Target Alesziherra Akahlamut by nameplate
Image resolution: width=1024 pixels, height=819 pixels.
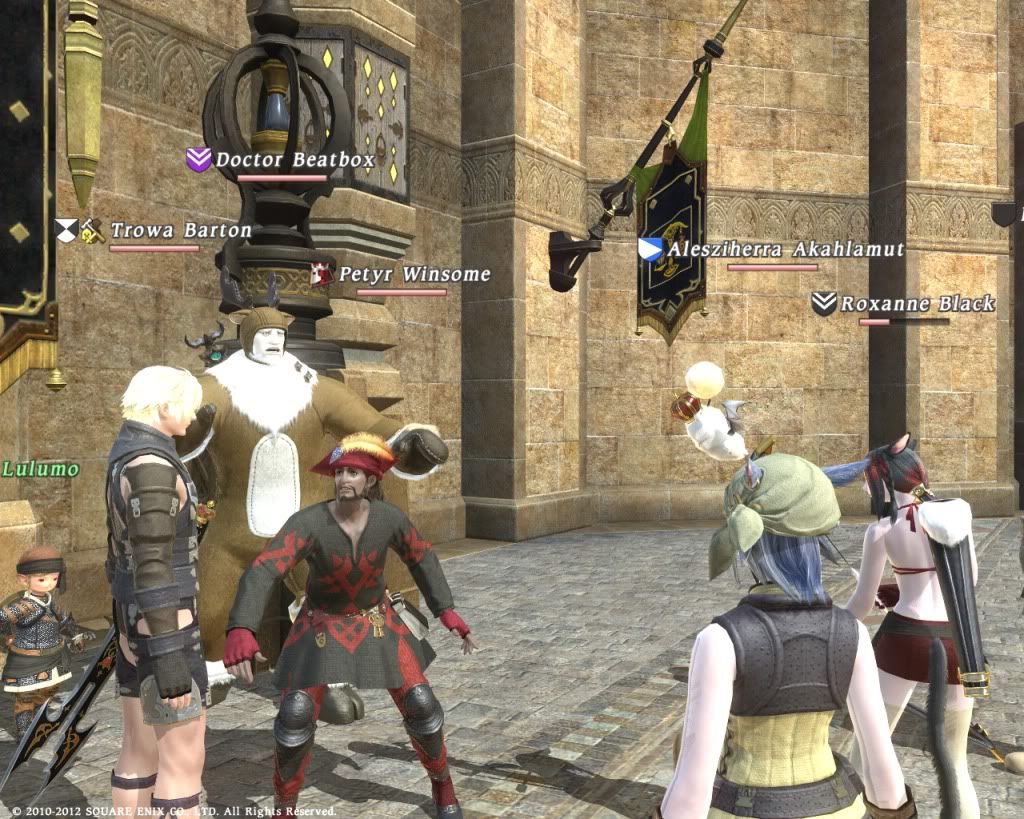point(785,250)
